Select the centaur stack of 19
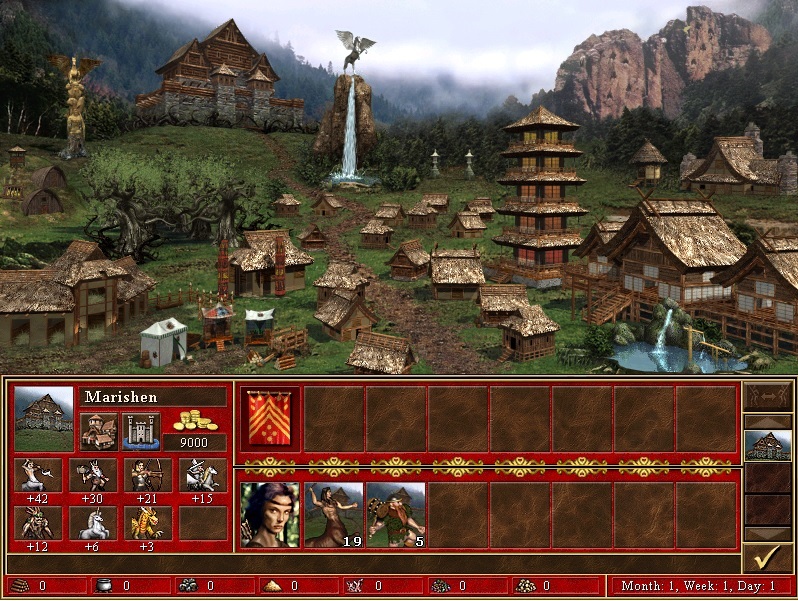This screenshot has height=601, width=798. pyautogui.click(x=333, y=514)
